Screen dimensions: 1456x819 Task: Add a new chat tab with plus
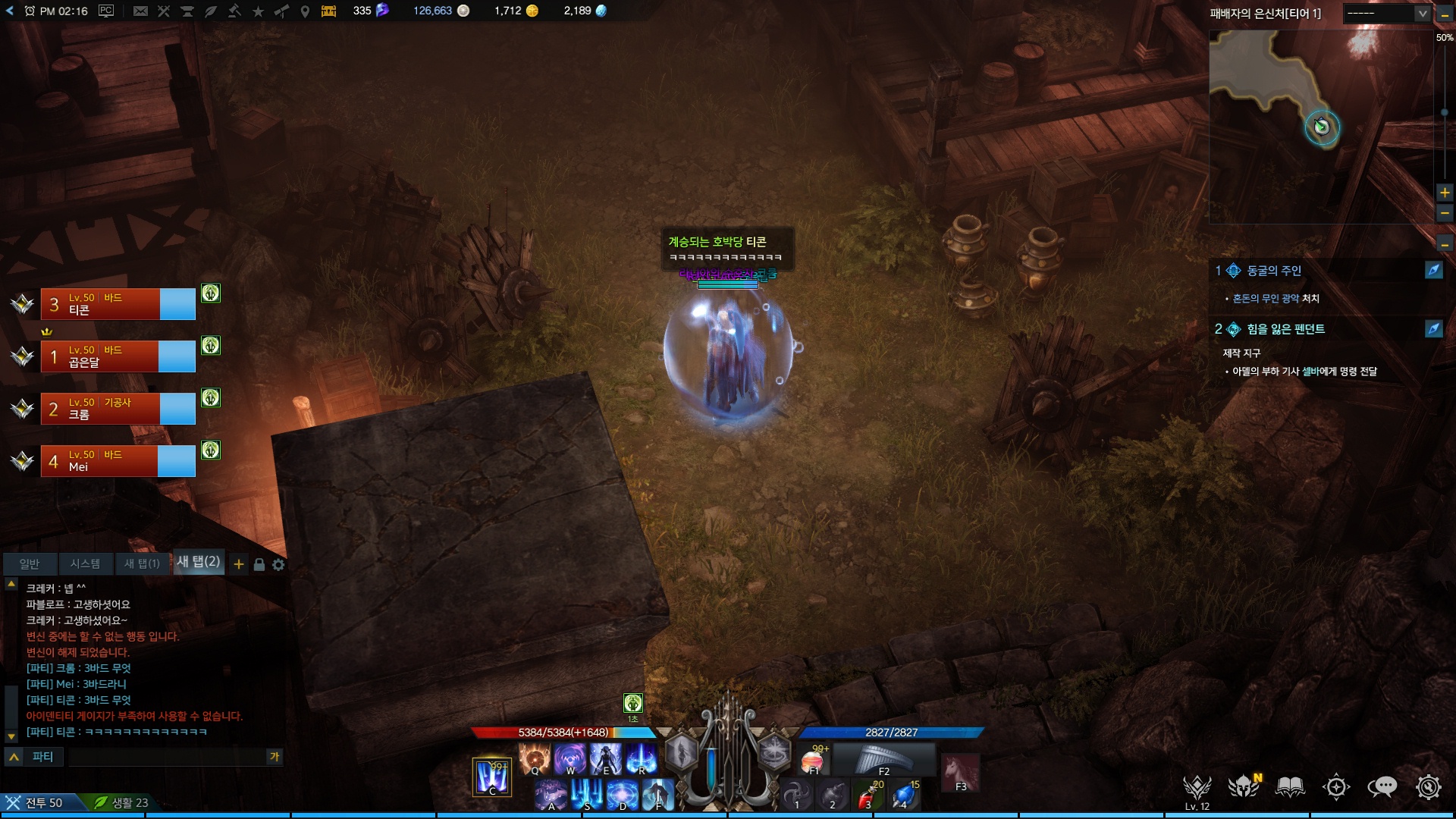[x=239, y=564]
